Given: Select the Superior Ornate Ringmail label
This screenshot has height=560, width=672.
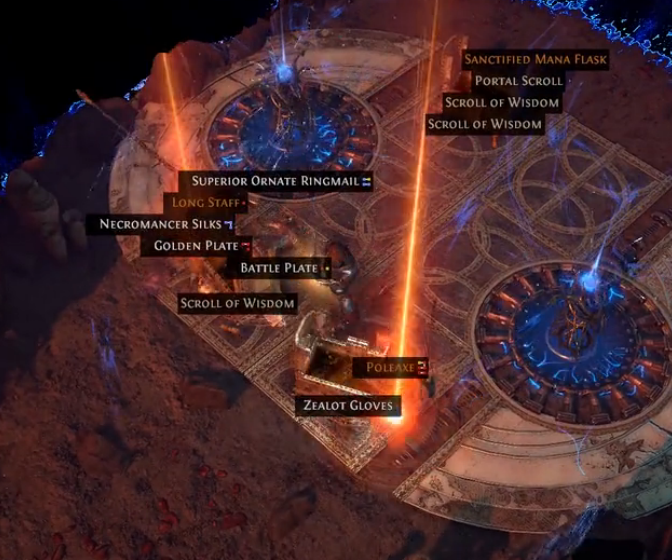Looking at the screenshot, I should [x=280, y=181].
